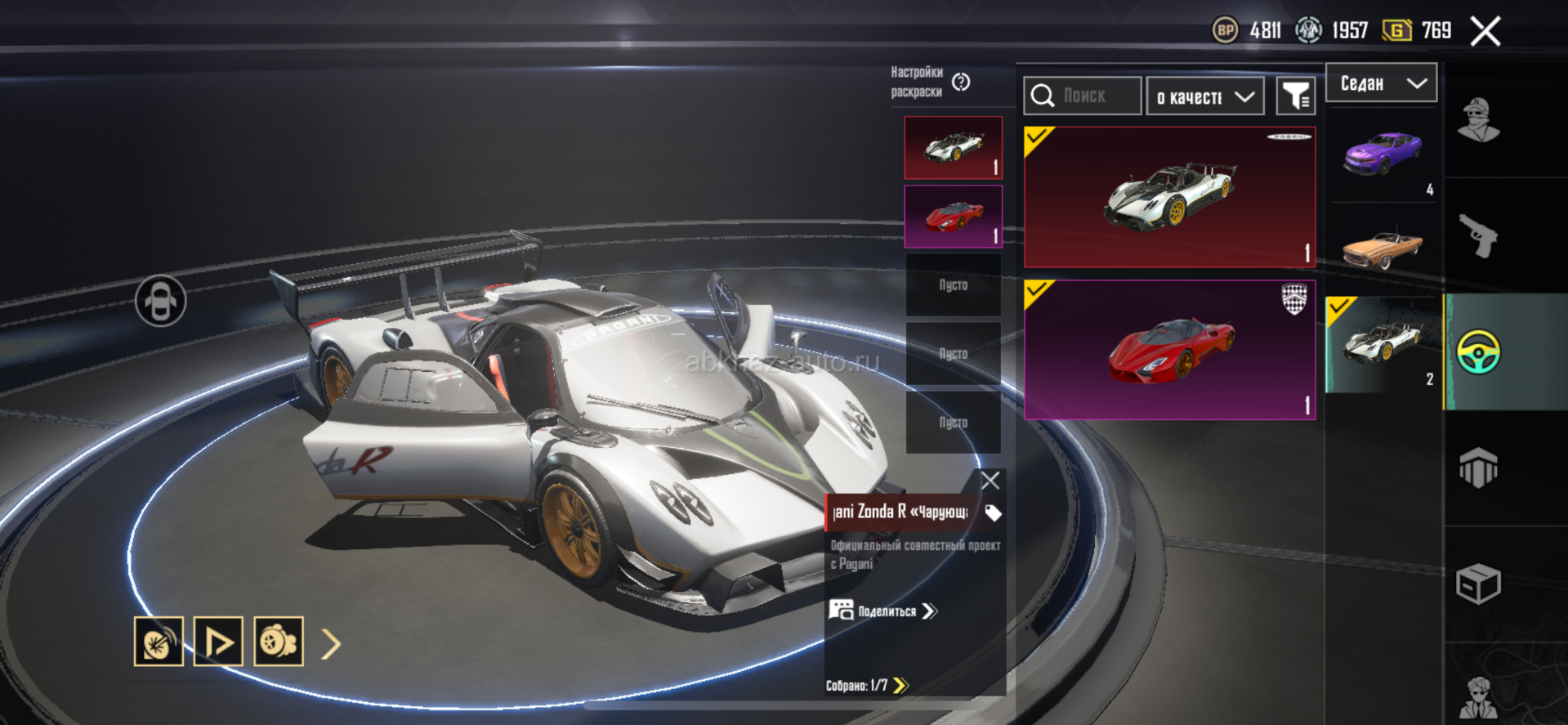Screen dimensions: 1568x725
Task: Open the filter options button
Action: pos(1296,97)
